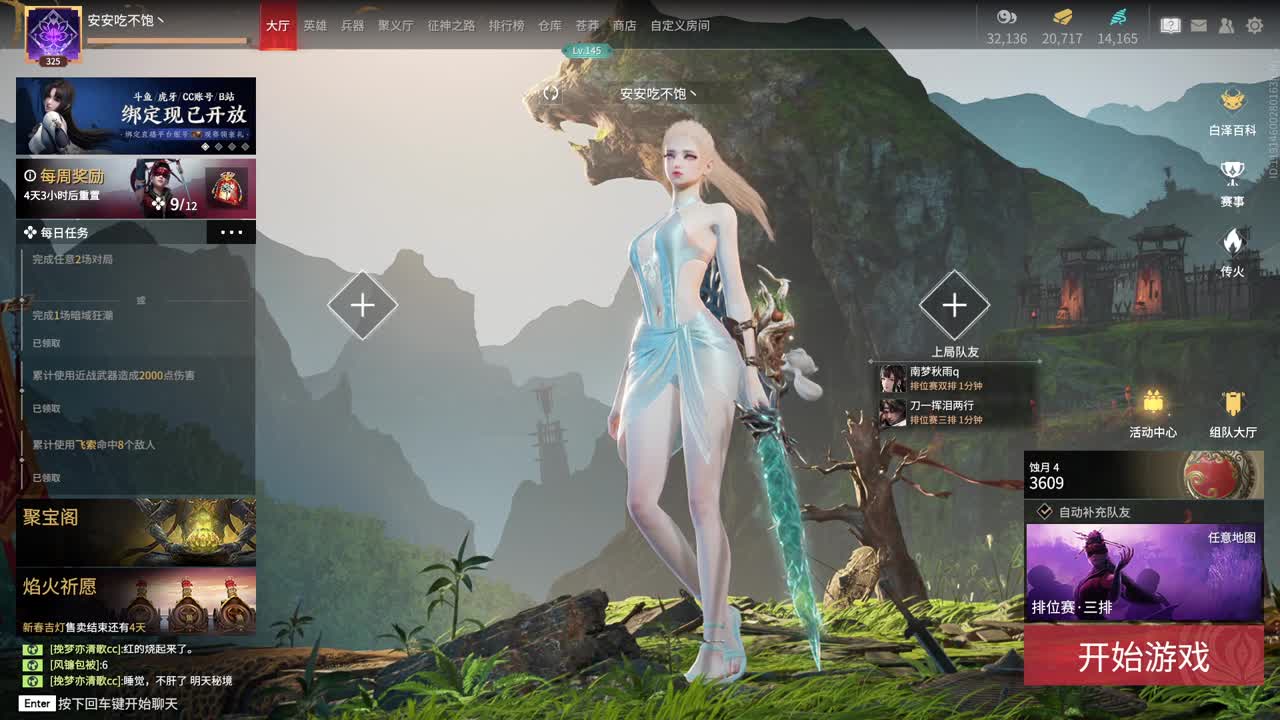Enter the 组队大厅 team lobby
The height and width of the screenshot is (720, 1280).
coord(1233,412)
